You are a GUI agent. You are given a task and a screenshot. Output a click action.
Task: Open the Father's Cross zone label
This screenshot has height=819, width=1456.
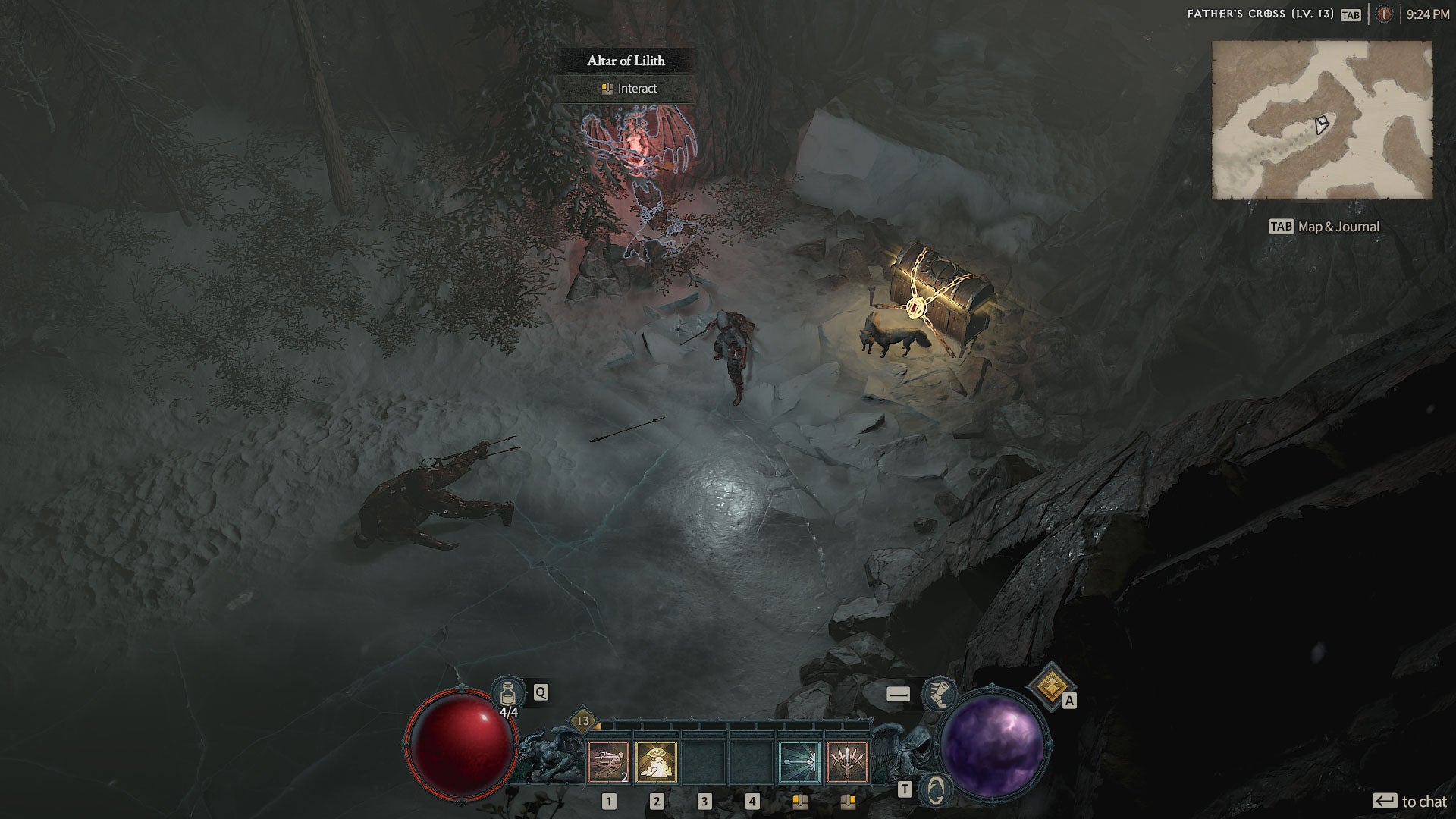click(1259, 14)
